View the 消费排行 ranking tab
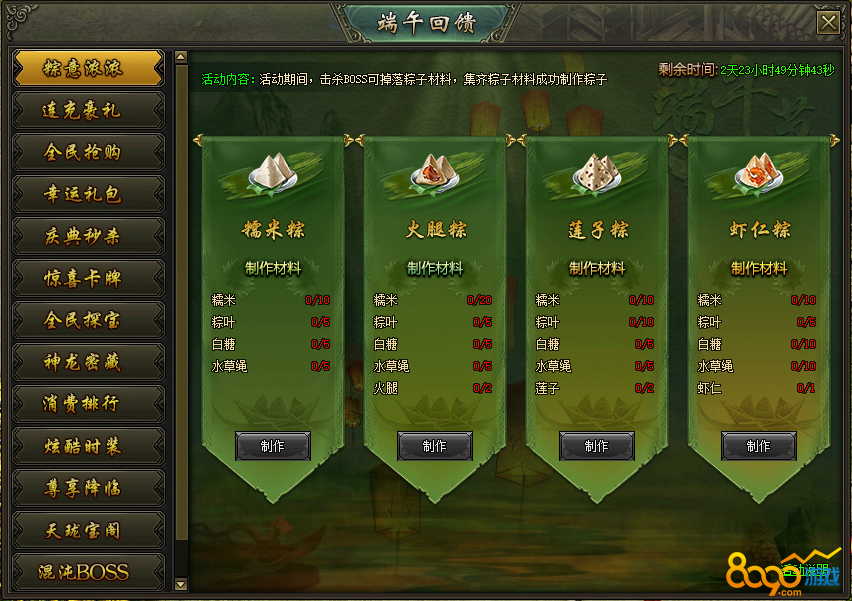852x601 pixels. coord(88,404)
